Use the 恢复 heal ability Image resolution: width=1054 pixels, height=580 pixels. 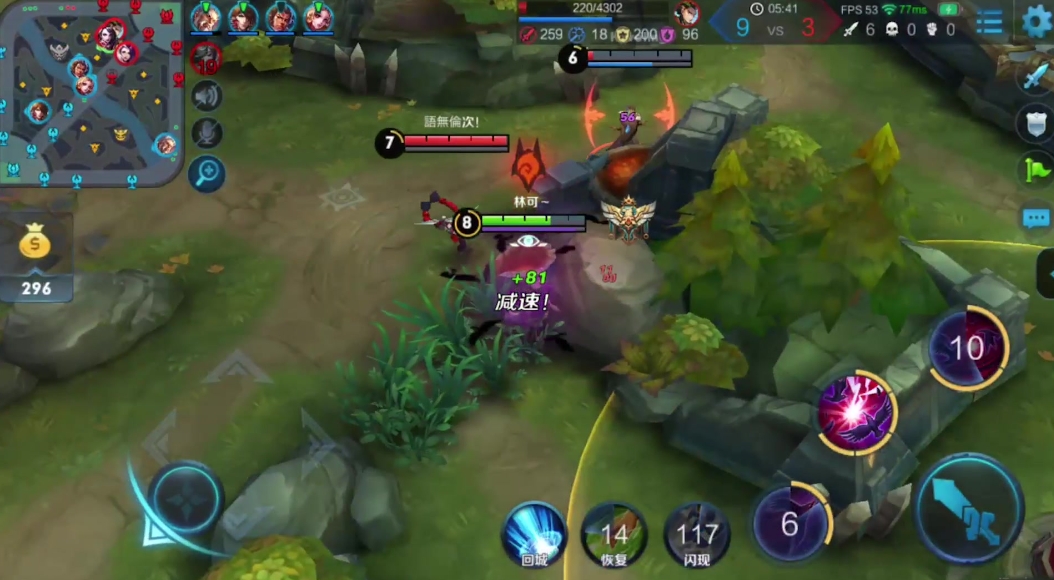[614, 534]
